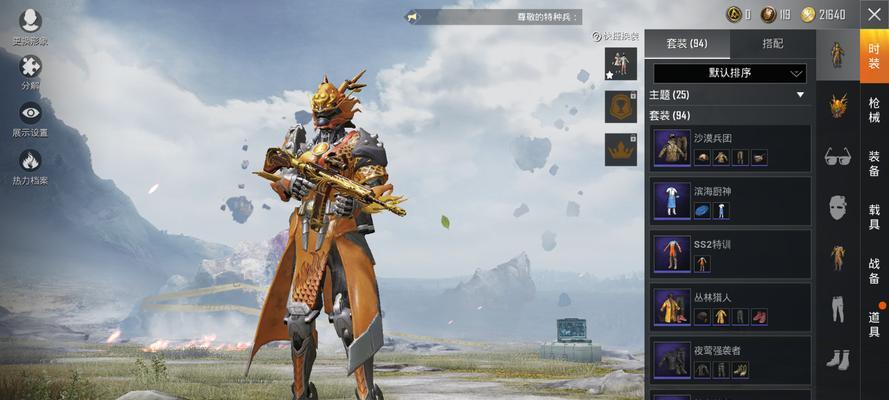Pick the 丛林猎人 outfit set

(730, 307)
